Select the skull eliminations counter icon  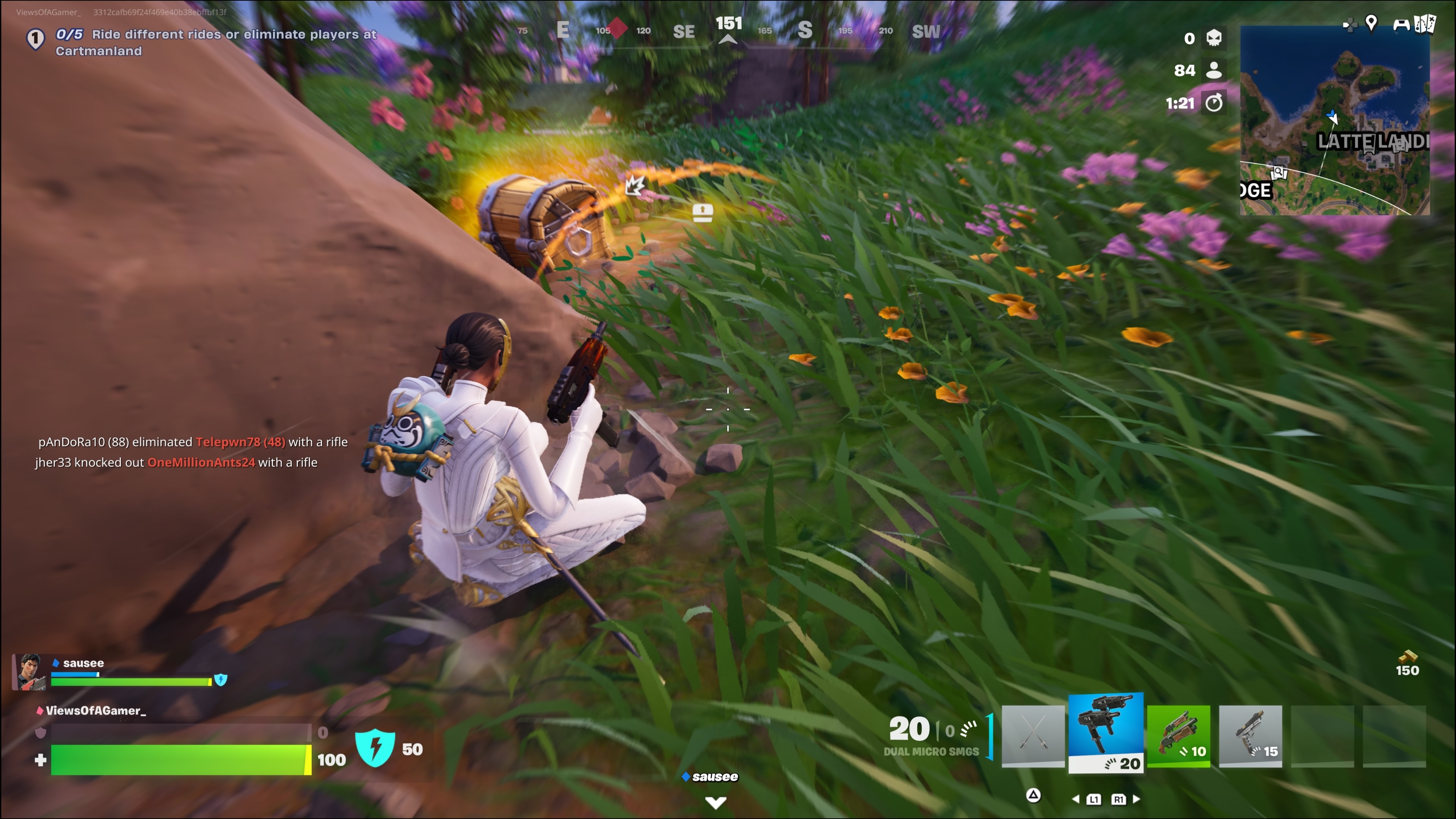click(x=1213, y=38)
